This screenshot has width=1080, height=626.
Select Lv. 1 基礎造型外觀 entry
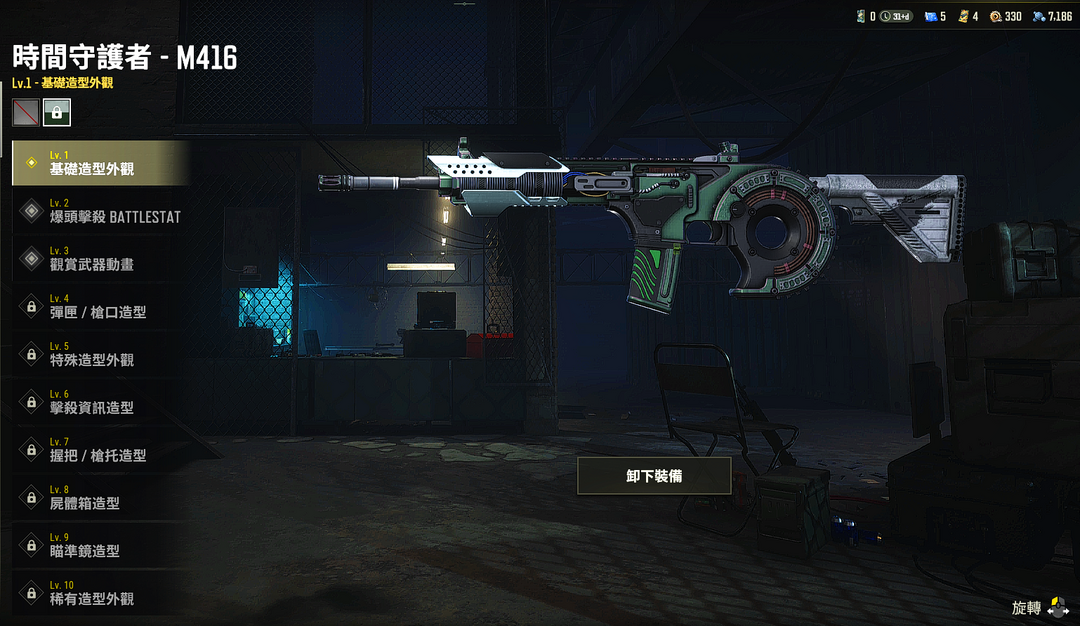(98, 163)
